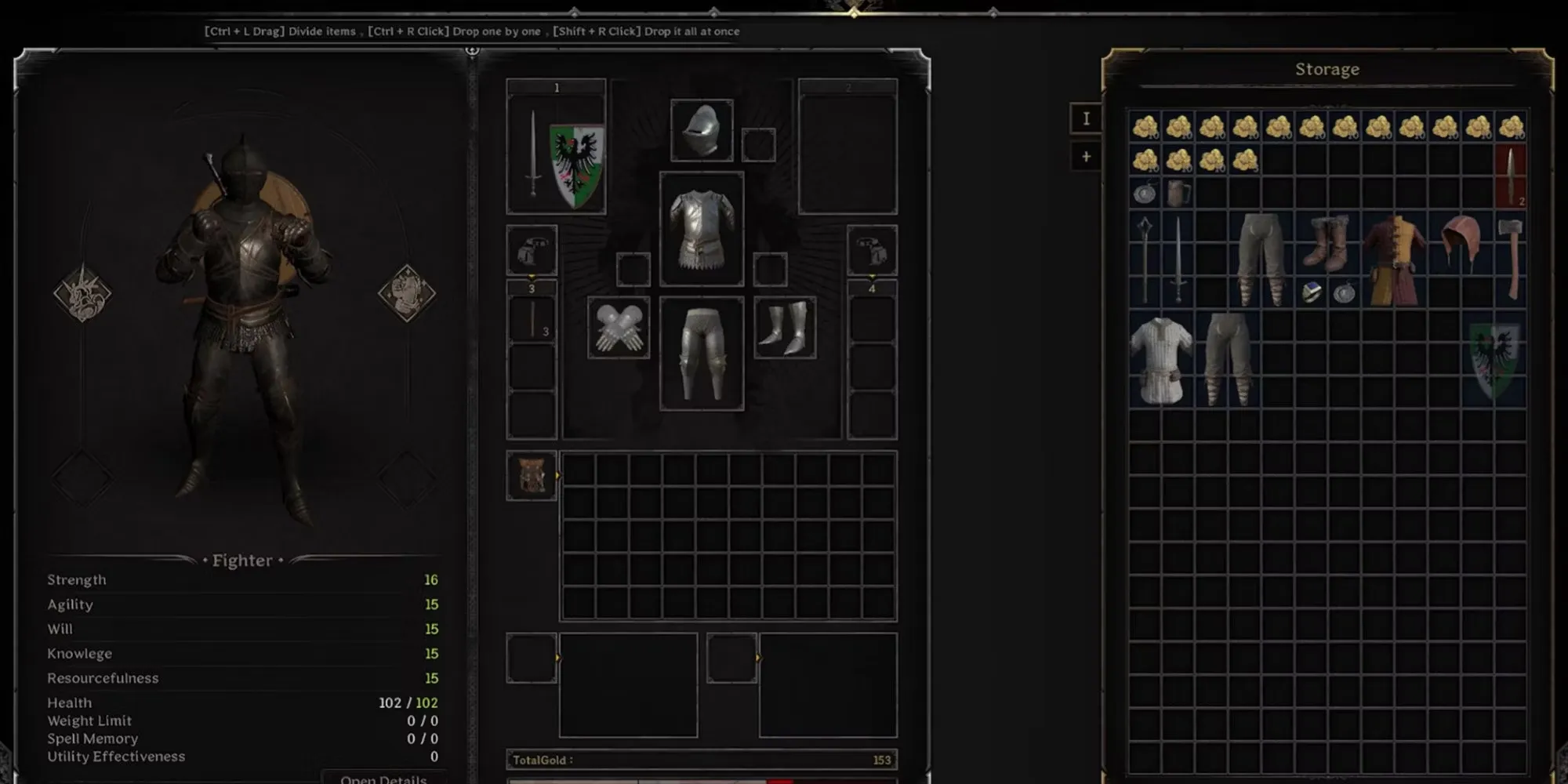Select the fur-trimmed boots in storage
The height and width of the screenshot is (784, 1568).
pyautogui.click(x=1328, y=243)
